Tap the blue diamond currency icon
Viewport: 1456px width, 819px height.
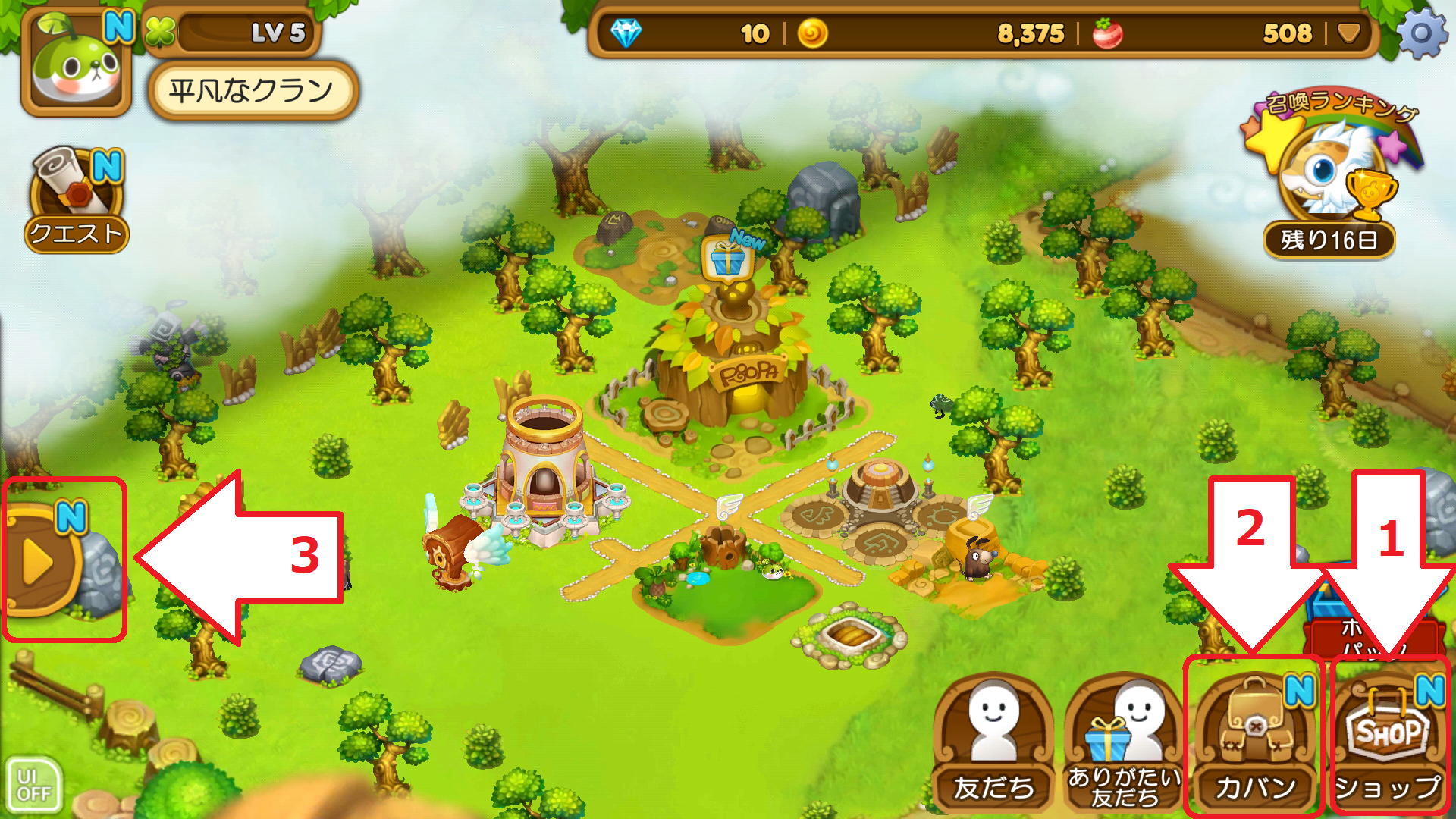pyautogui.click(x=626, y=33)
